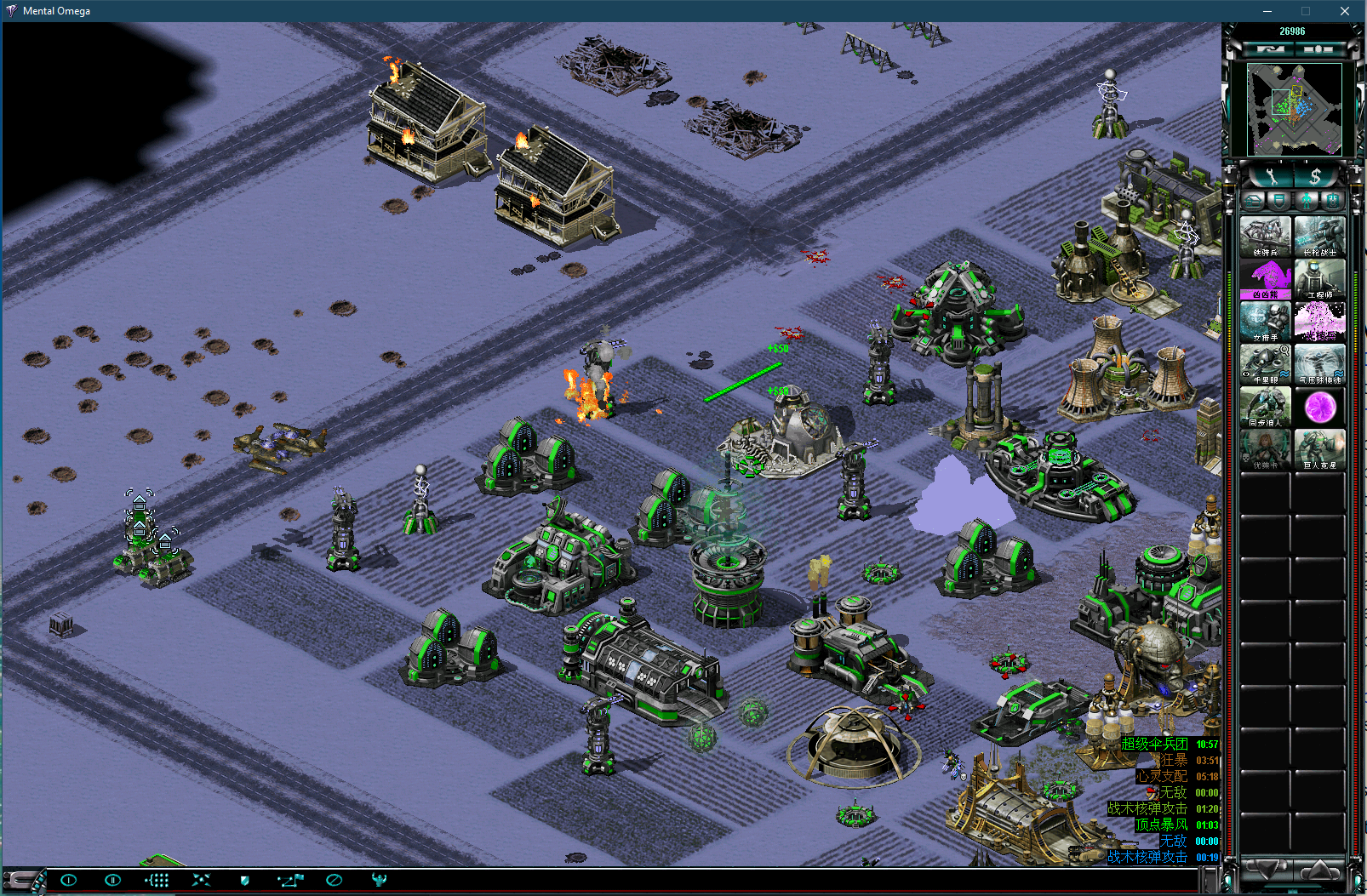
Task: Switch to the vehicles production tab
Action: pyautogui.click(x=1333, y=201)
